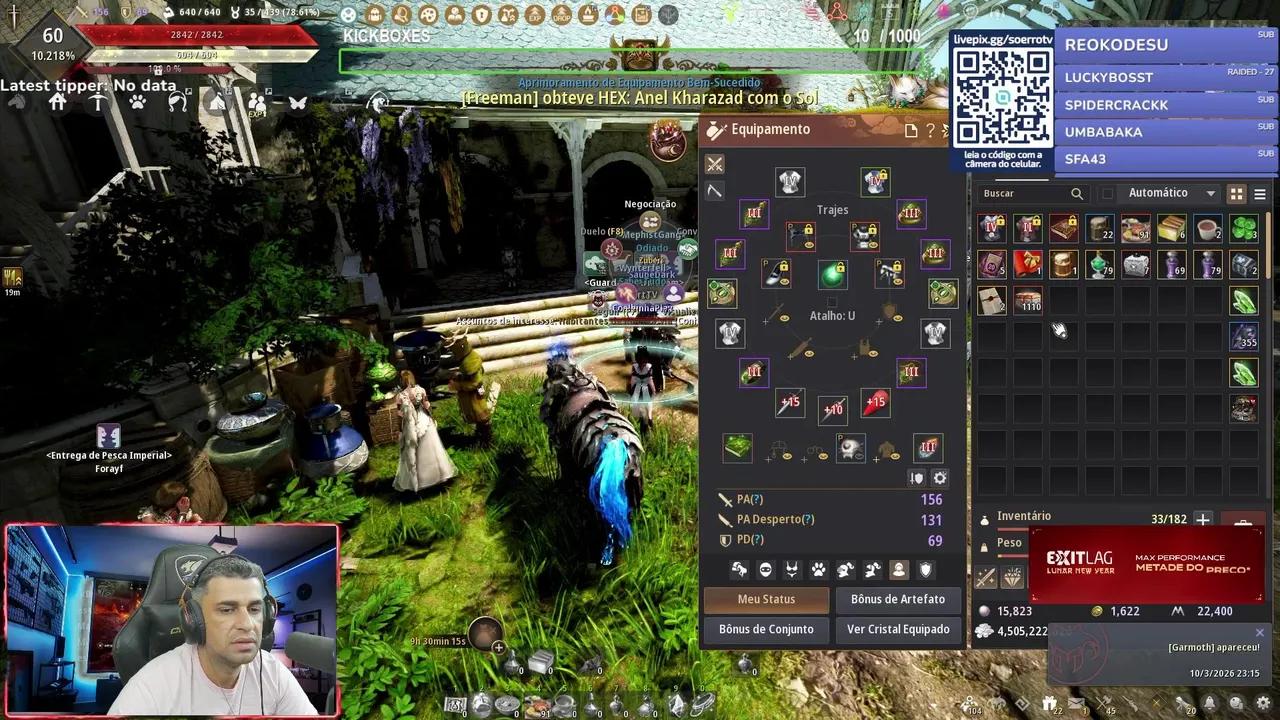This screenshot has width=1280, height=720.
Task: Switch inventory to grid view layout icon
Action: pyautogui.click(x=1239, y=192)
